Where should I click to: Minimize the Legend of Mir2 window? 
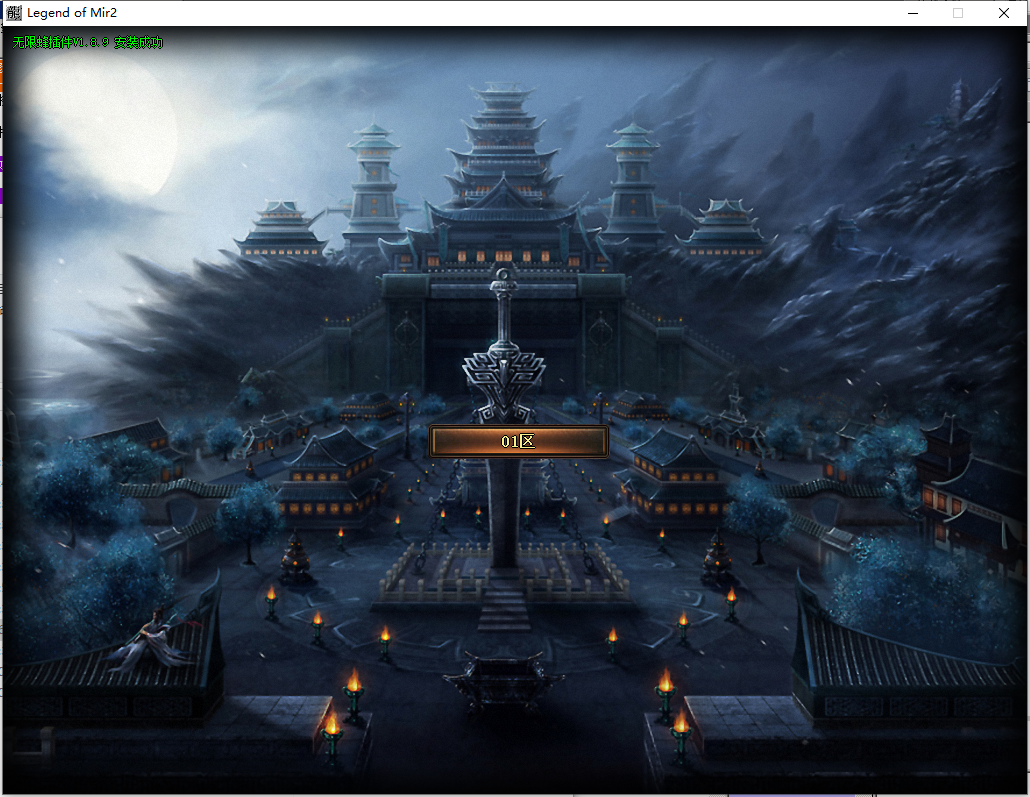click(x=912, y=13)
